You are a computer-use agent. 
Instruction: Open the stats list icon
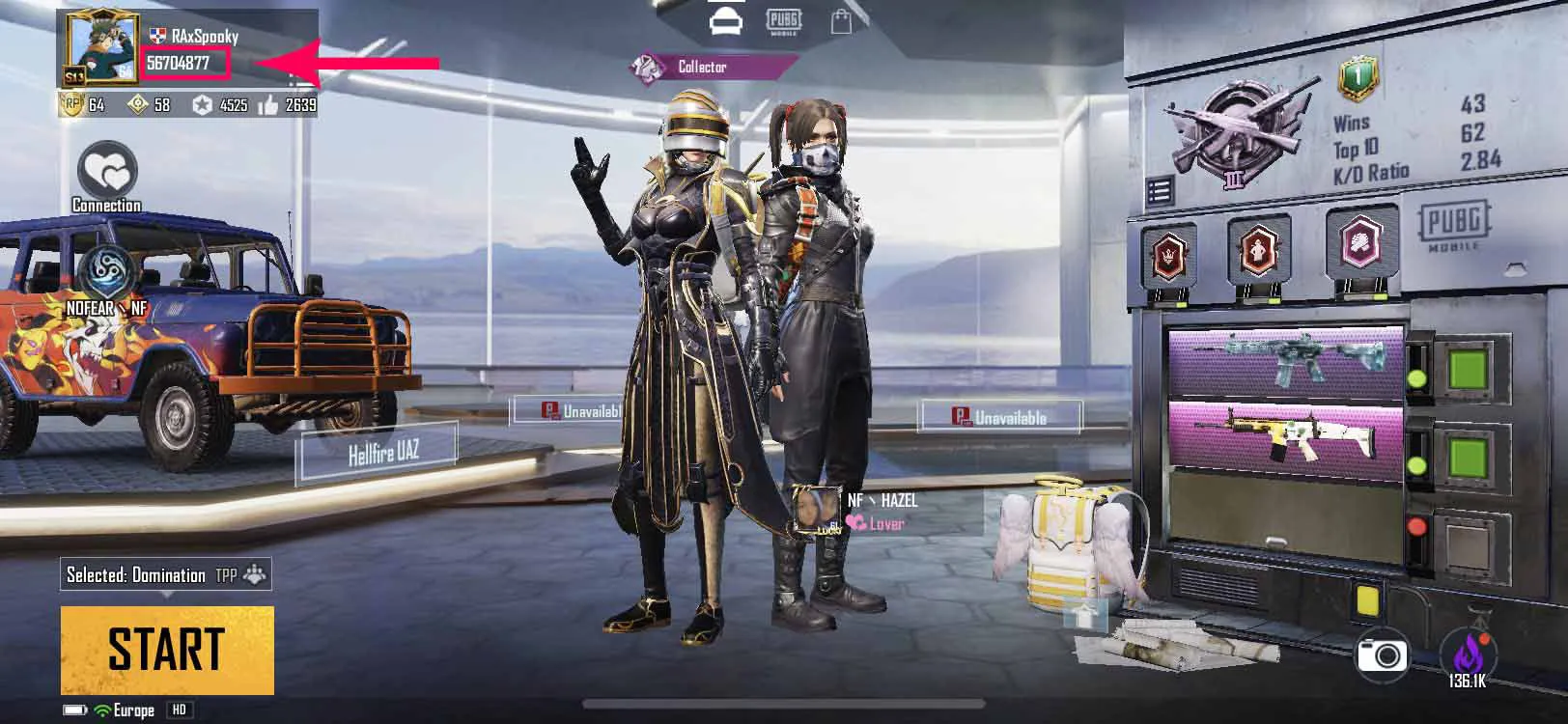point(1160,191)
